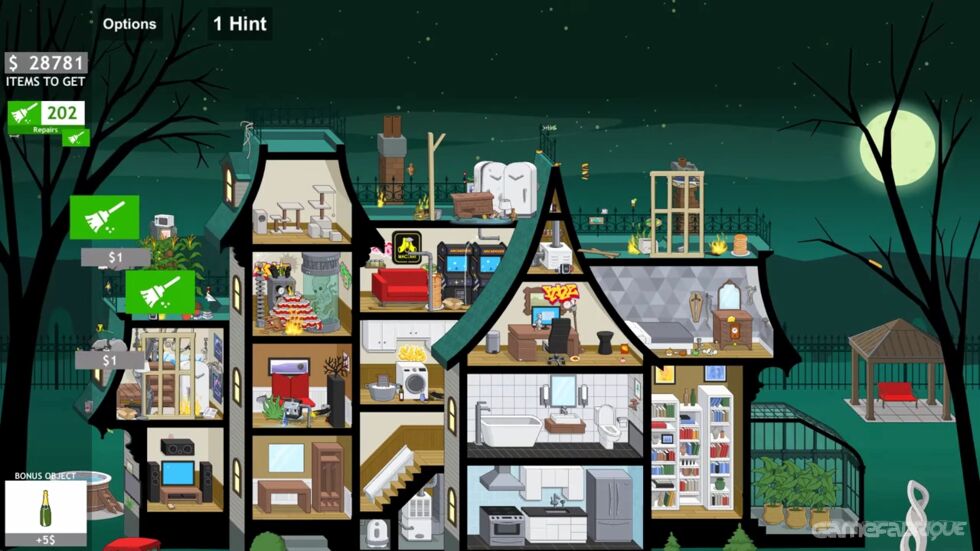Use the 1 Hint button
The image size is (980, 551).
(240, 24)
